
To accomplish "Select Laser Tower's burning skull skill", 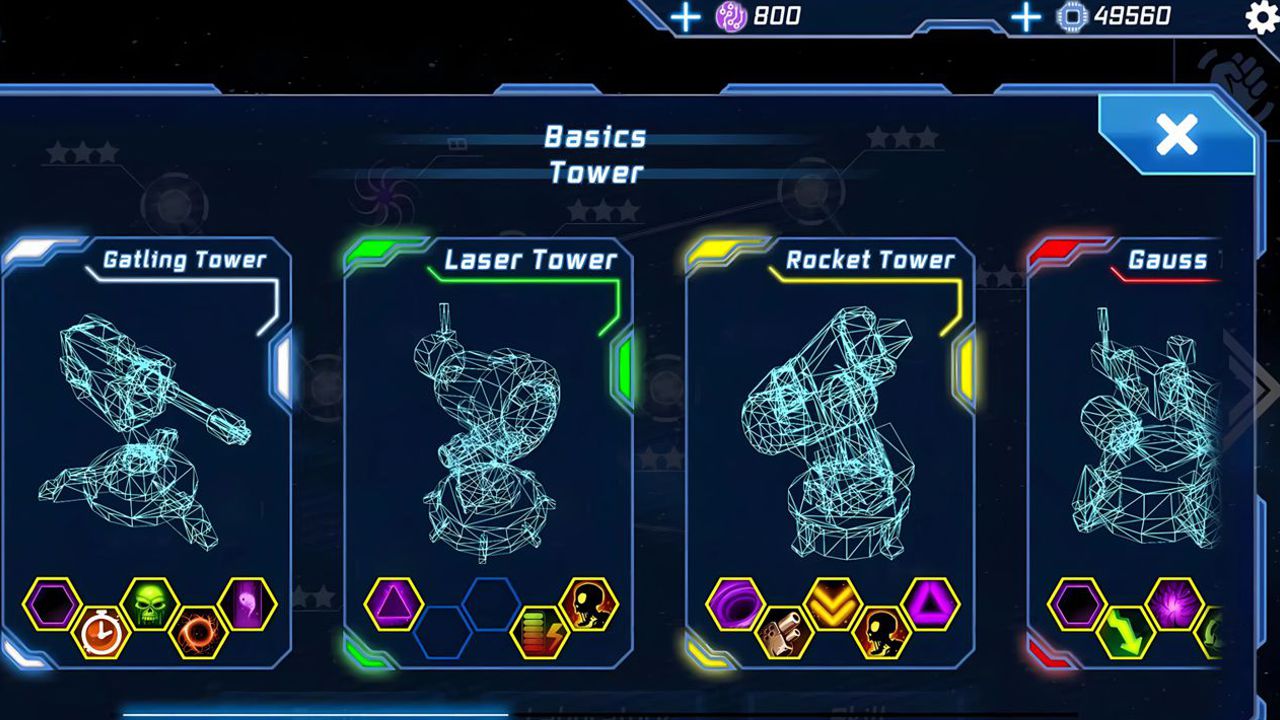I will point(589,605).
